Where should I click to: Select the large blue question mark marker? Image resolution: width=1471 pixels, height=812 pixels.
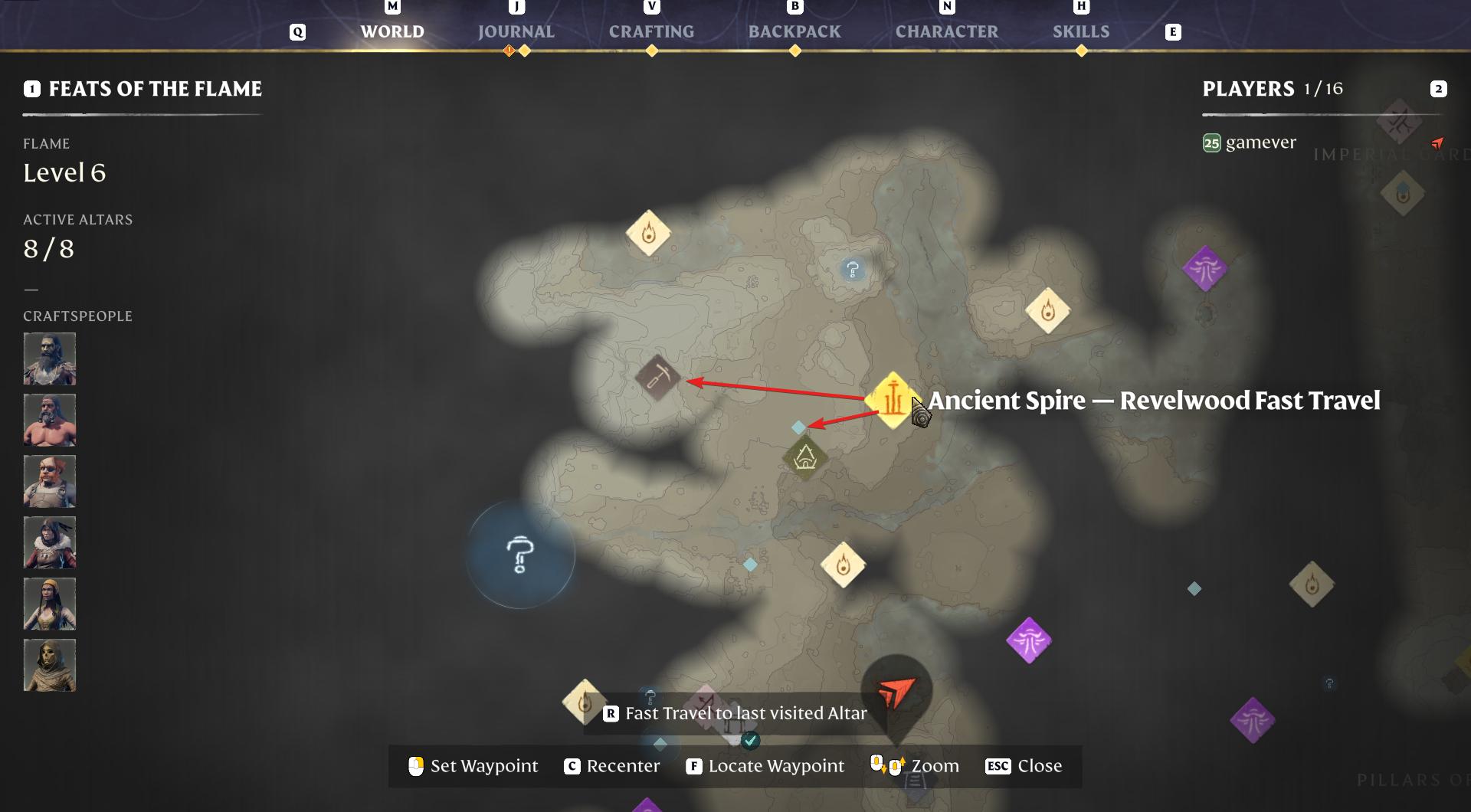pos(520,555)
